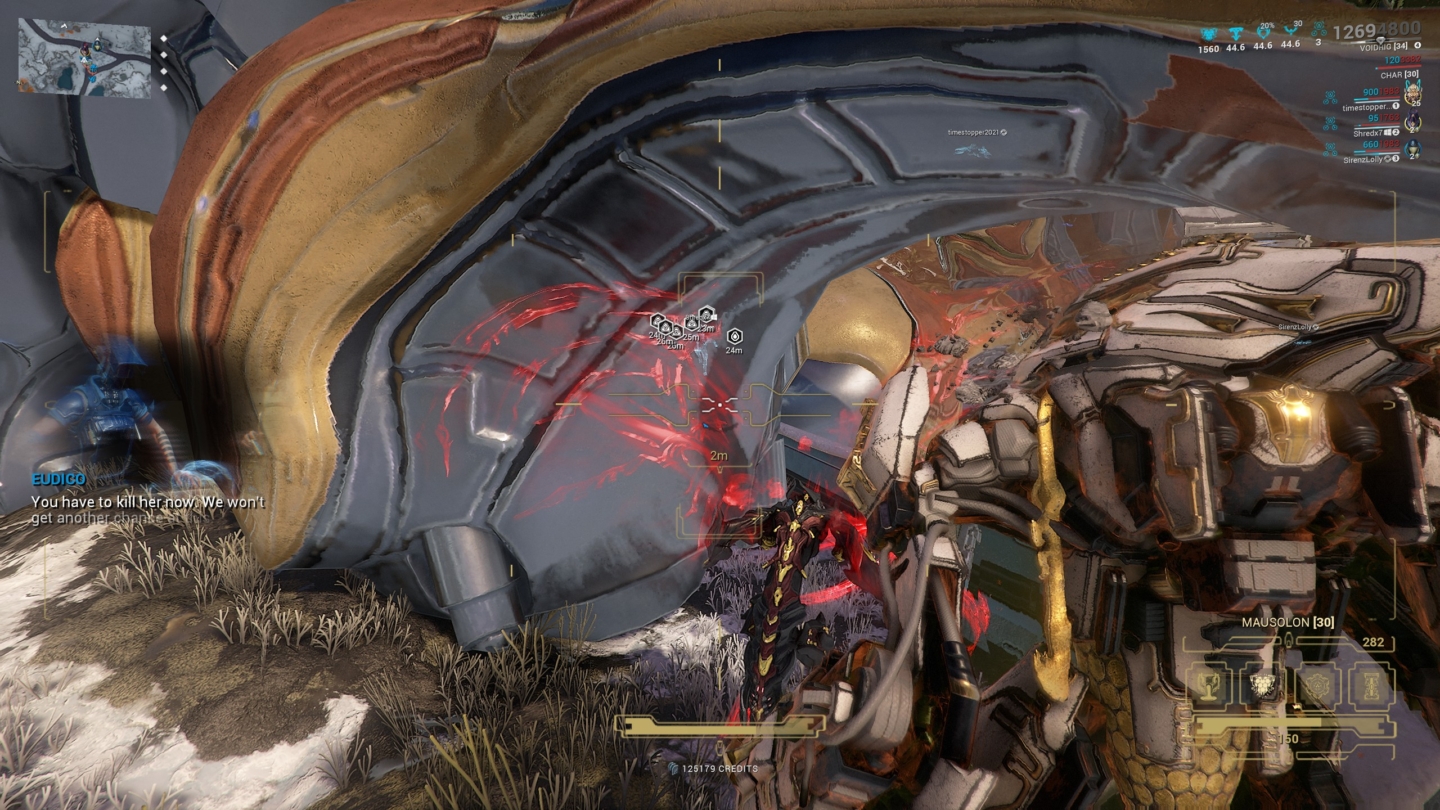Select the 20% shield buff icon
The image size is (1440, 810).
[1263, 31]
